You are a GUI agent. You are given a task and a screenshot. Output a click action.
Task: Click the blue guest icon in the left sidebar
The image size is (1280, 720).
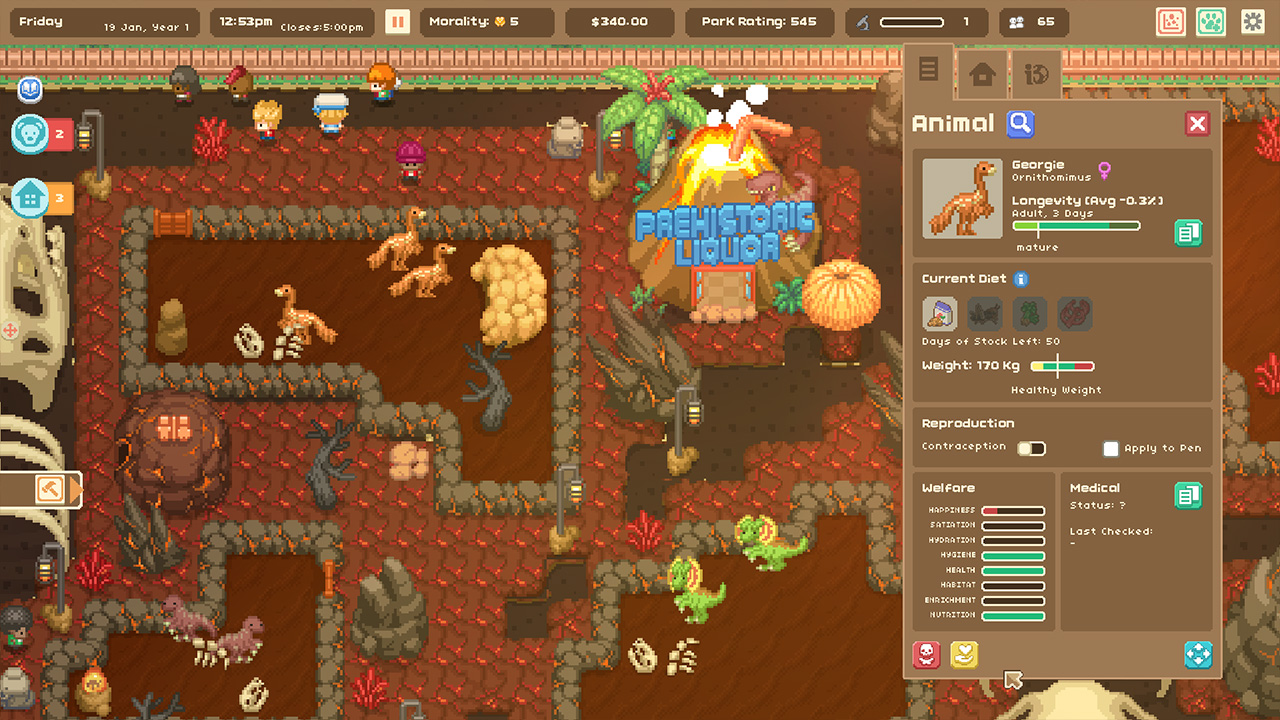[x=29, y=90]
